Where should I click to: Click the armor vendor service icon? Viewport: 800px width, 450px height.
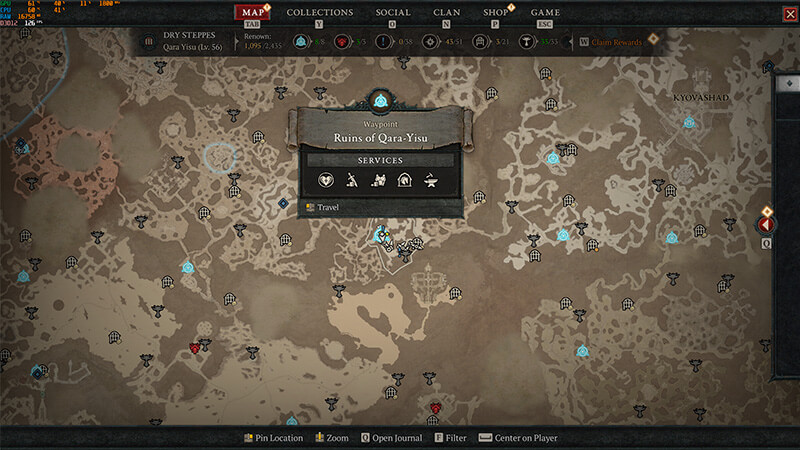[380, 181]
